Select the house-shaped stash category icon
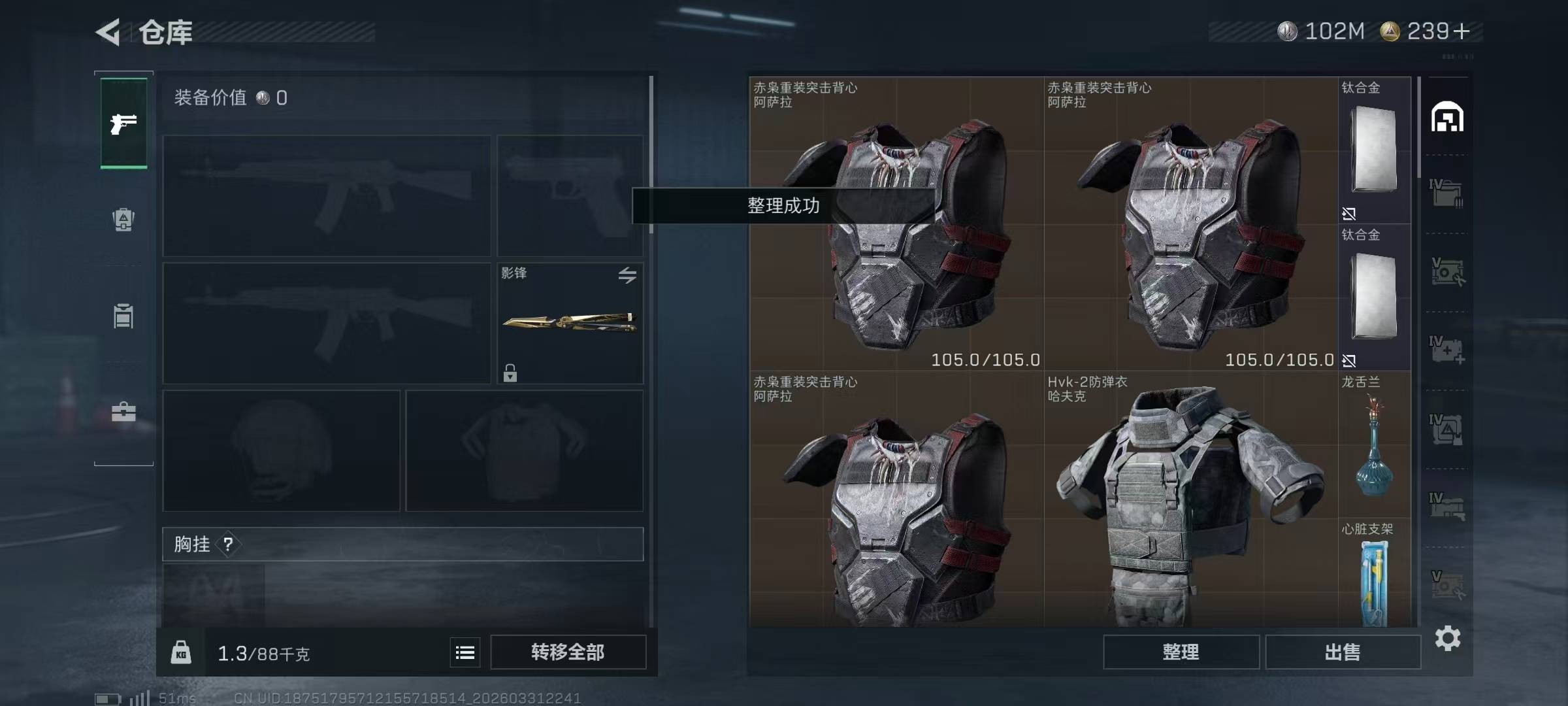 coord(1447,118)
